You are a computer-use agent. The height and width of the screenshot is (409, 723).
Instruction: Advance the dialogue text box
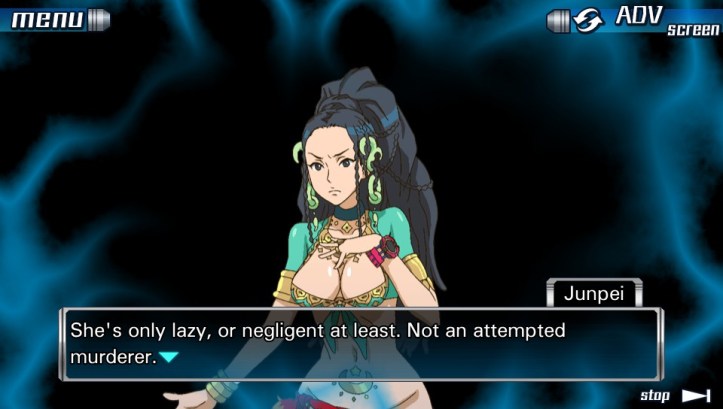(360, 343)
